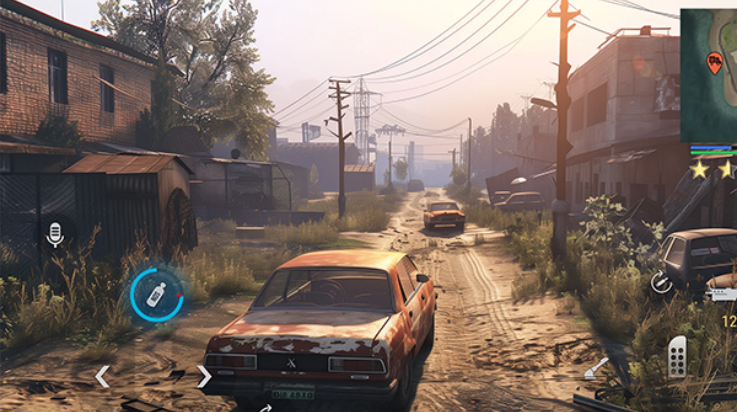Screen dimensions: 737x412
Task: Select the car marker on the minimap
Action: 714,63
